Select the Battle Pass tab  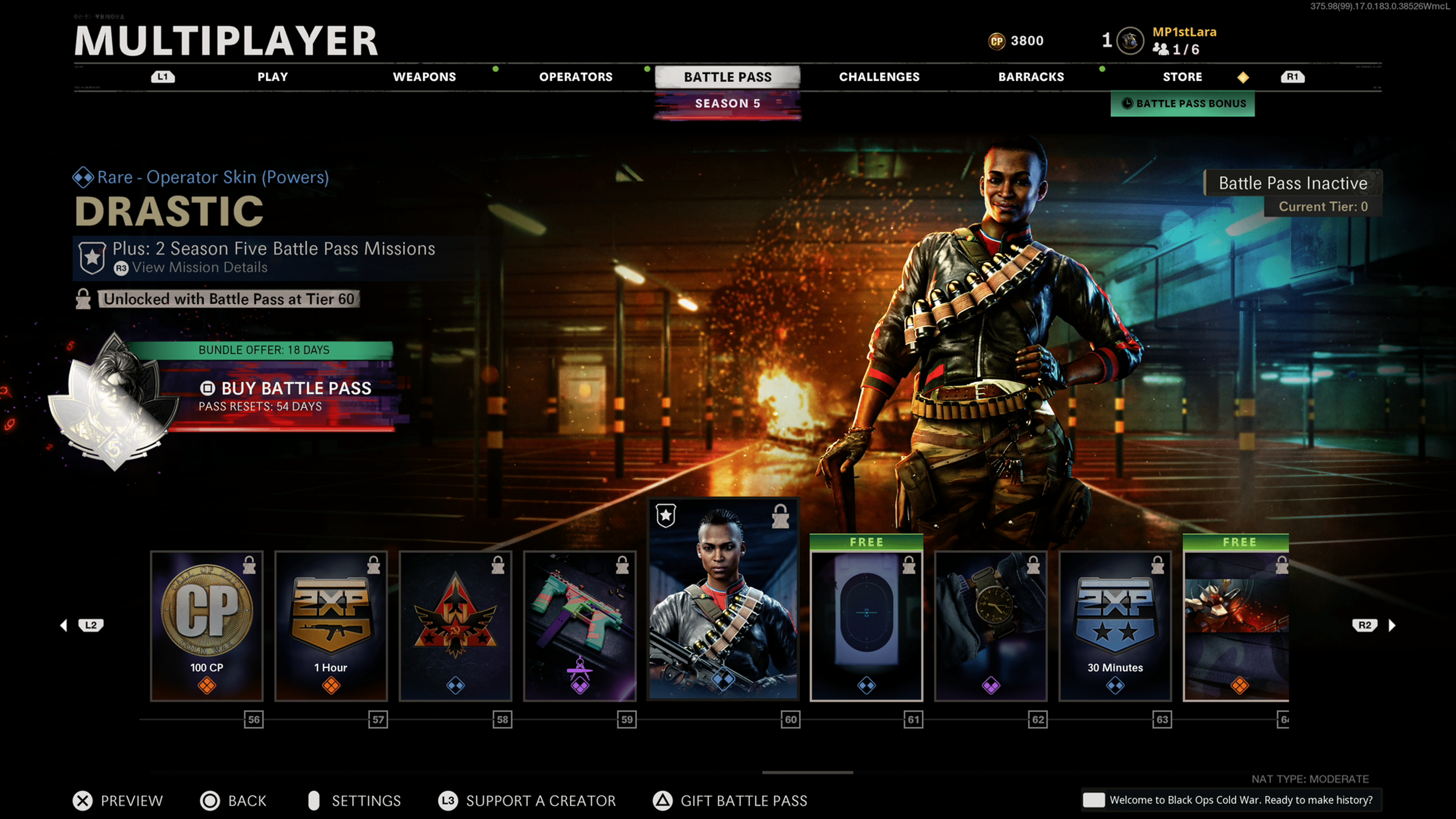tap(728, 77)
